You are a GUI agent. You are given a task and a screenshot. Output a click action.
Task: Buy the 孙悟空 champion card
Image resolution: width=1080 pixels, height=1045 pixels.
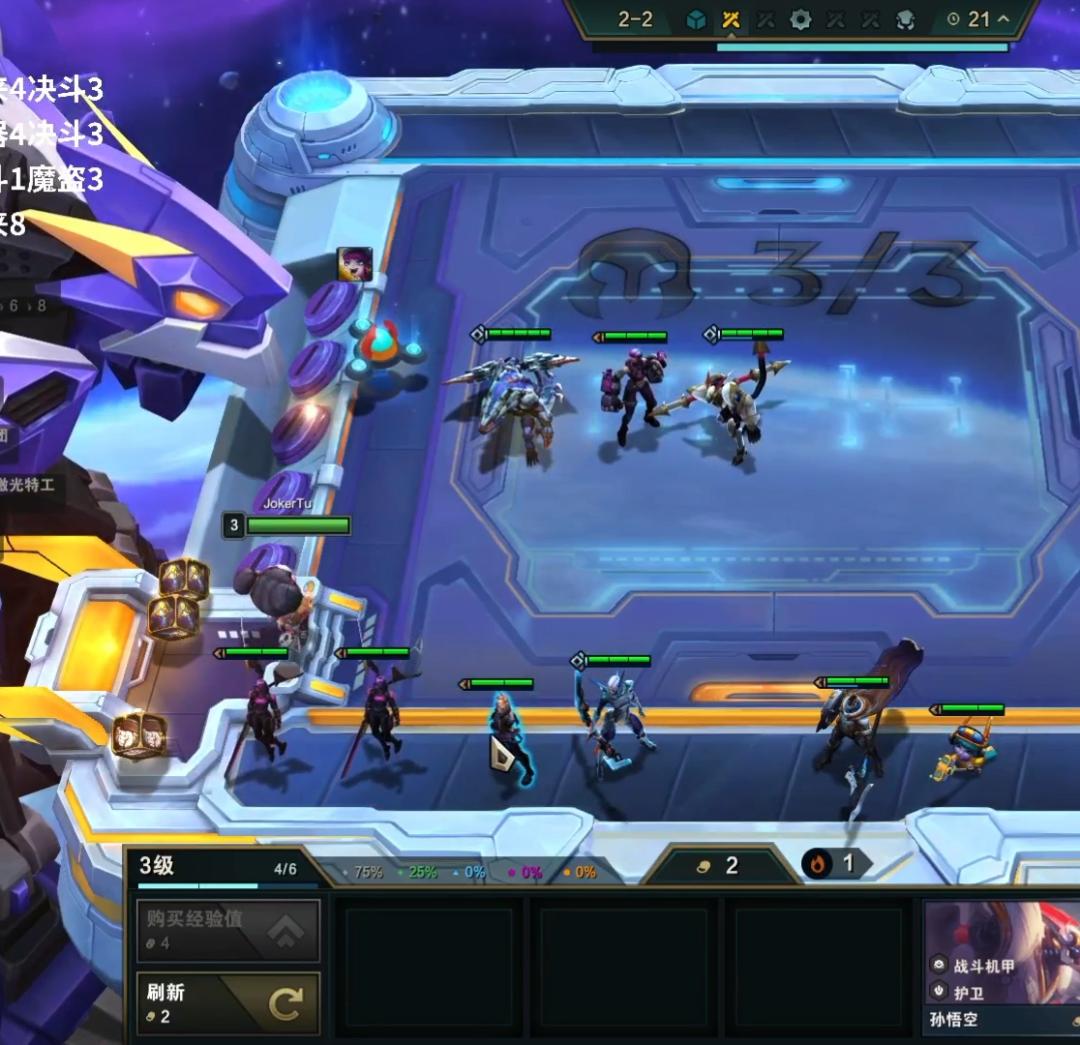pos(1001,966)
